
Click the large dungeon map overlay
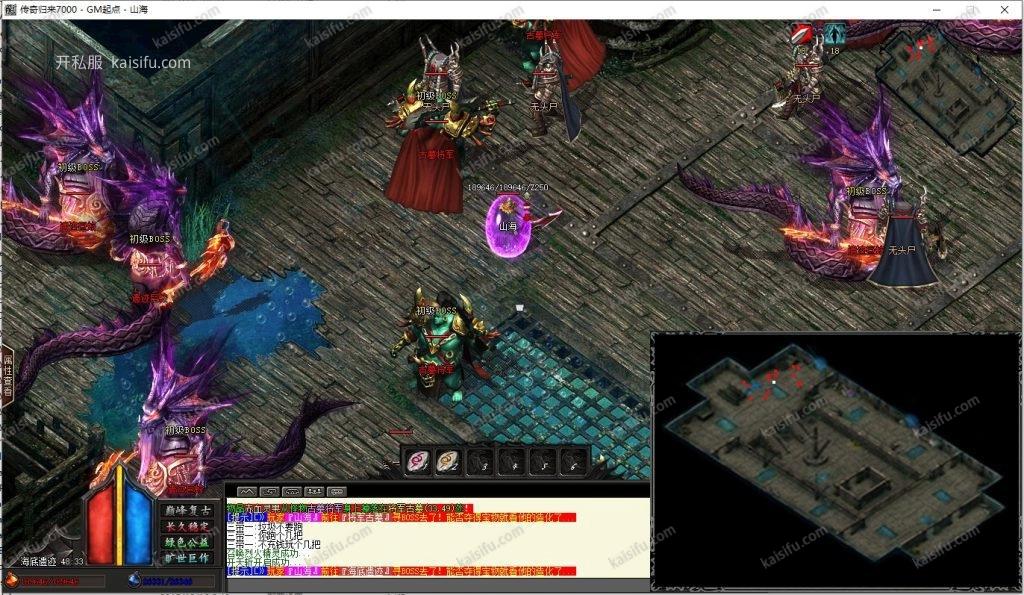(835, 460)
